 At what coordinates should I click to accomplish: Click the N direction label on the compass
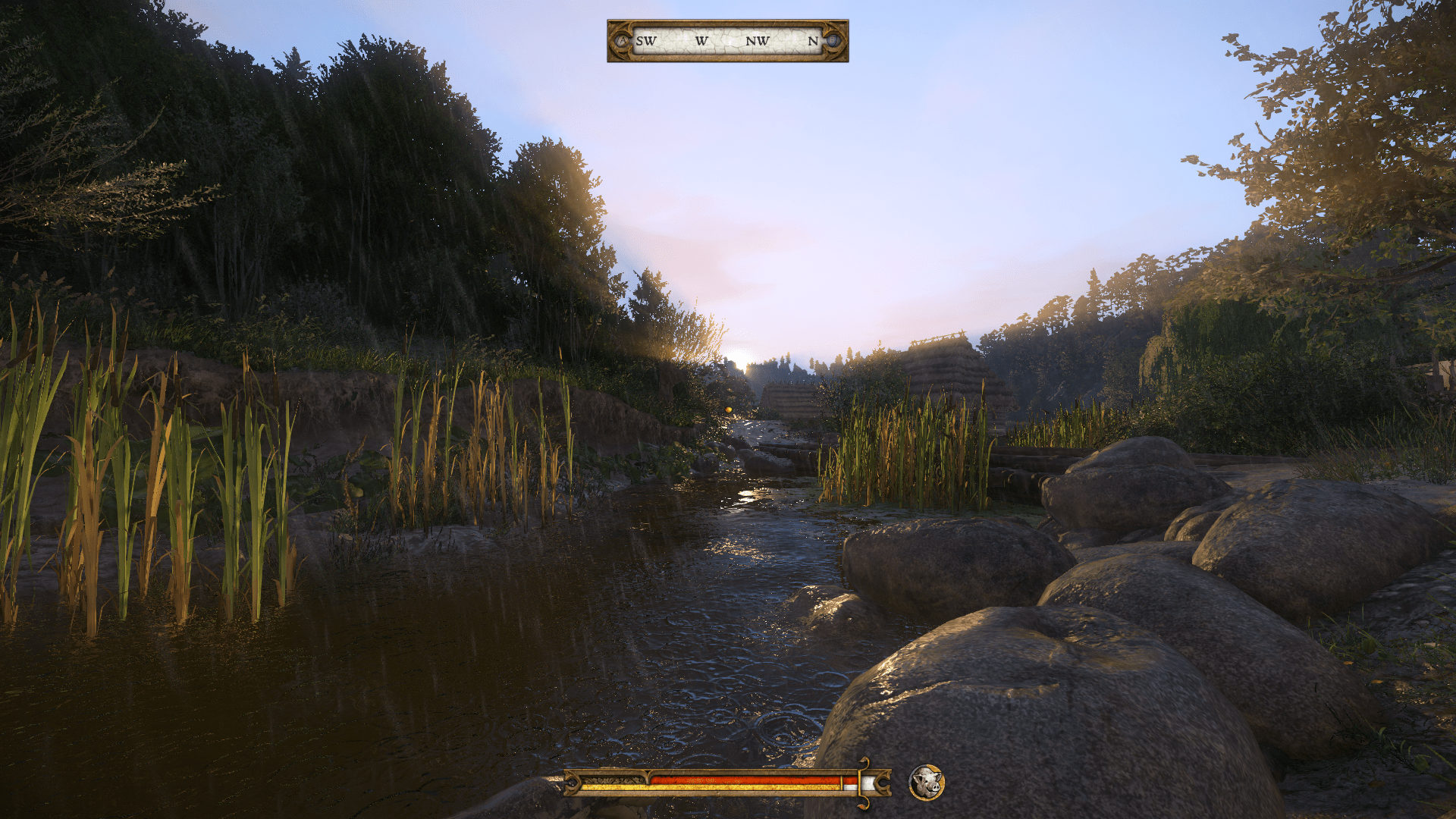[x=813, y=42]
